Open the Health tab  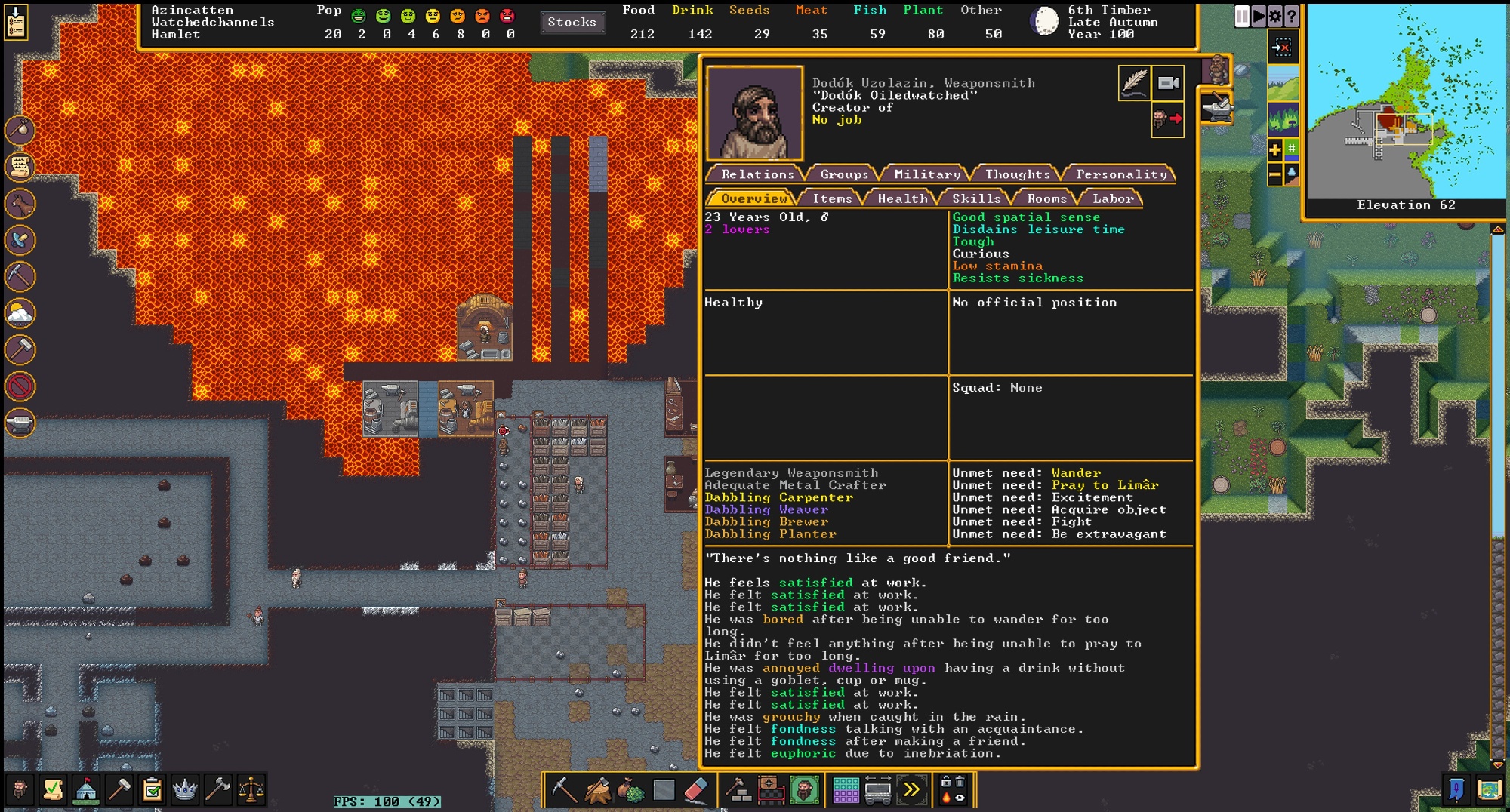click(x=901, y=198)
